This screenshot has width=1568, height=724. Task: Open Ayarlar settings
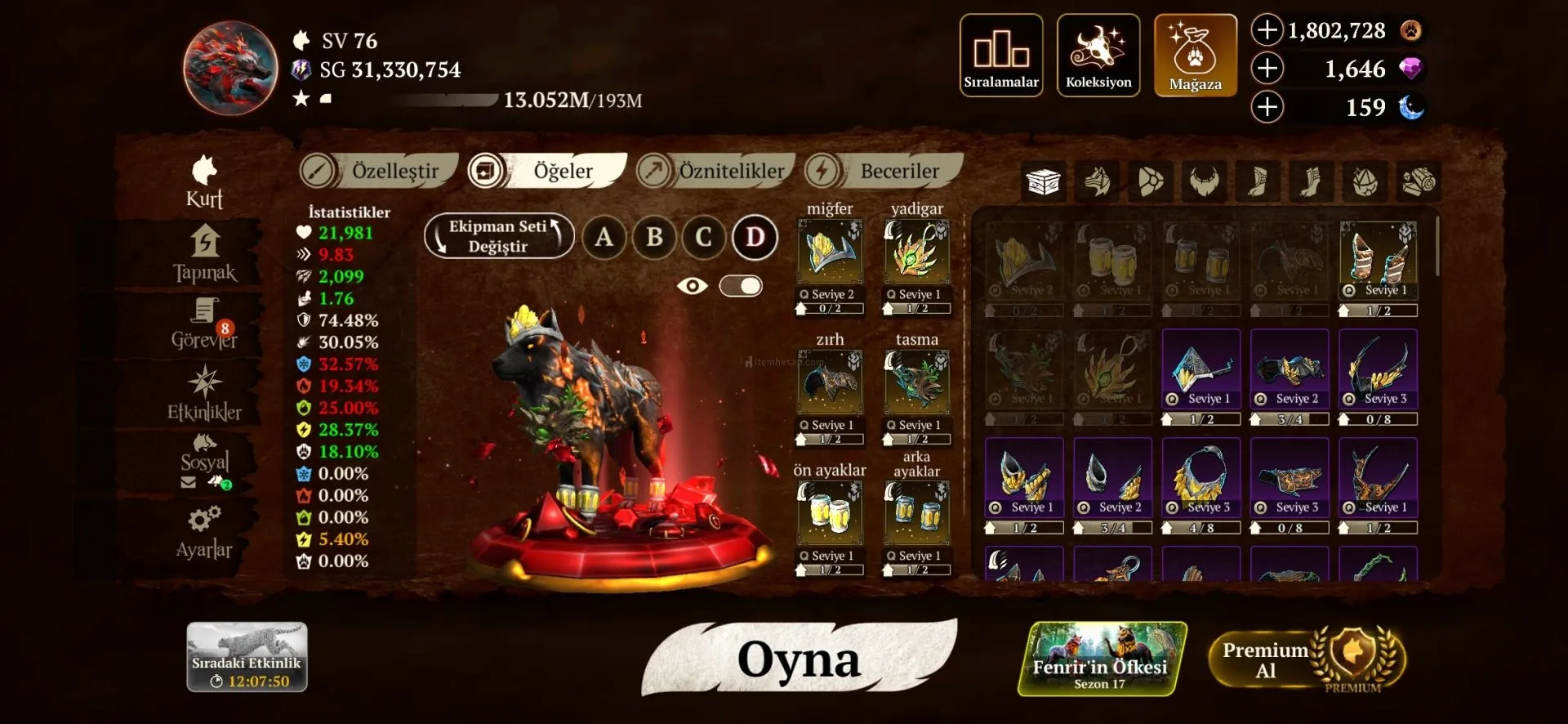click(x=204, y=533)
